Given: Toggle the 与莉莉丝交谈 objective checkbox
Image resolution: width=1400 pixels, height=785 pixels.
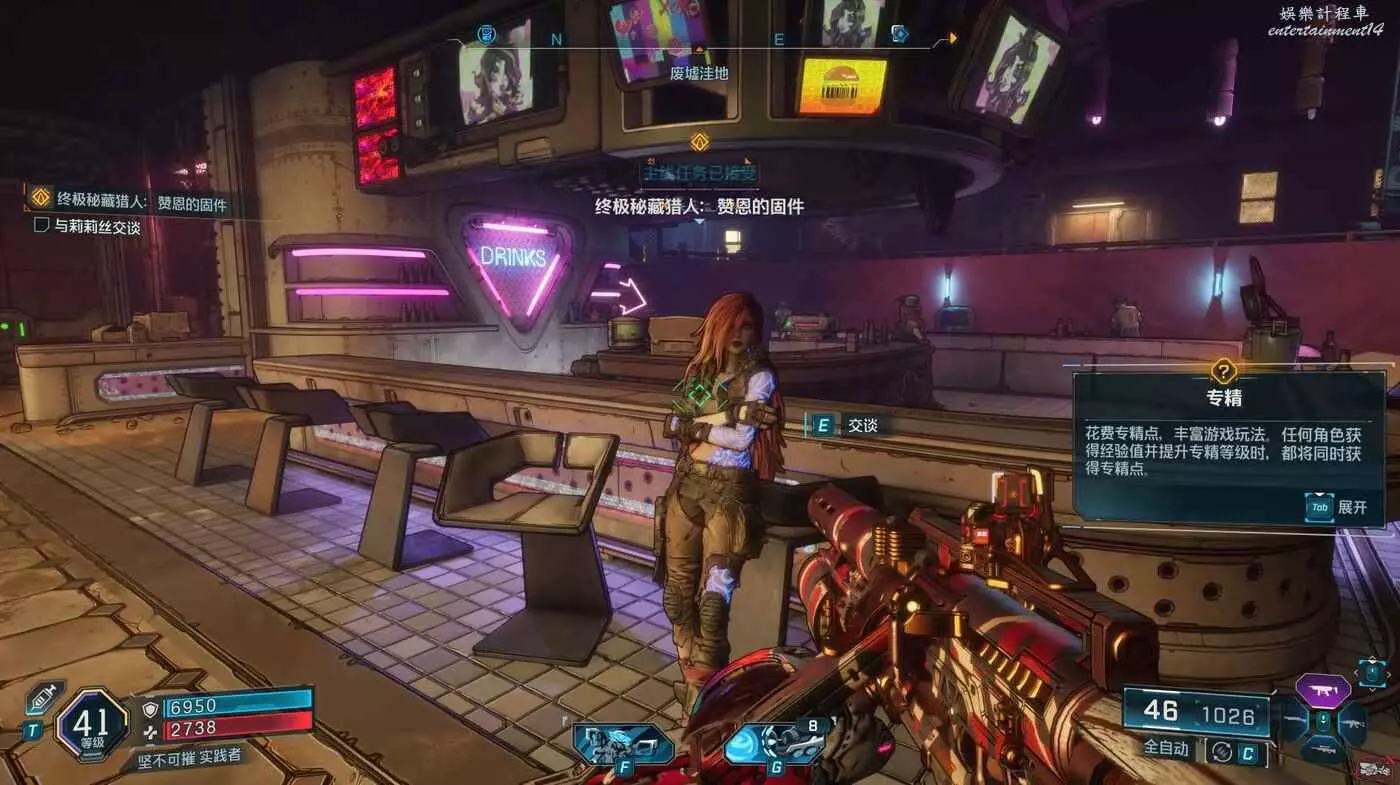Looking at the screenshot, I should (x=42, y=226).
